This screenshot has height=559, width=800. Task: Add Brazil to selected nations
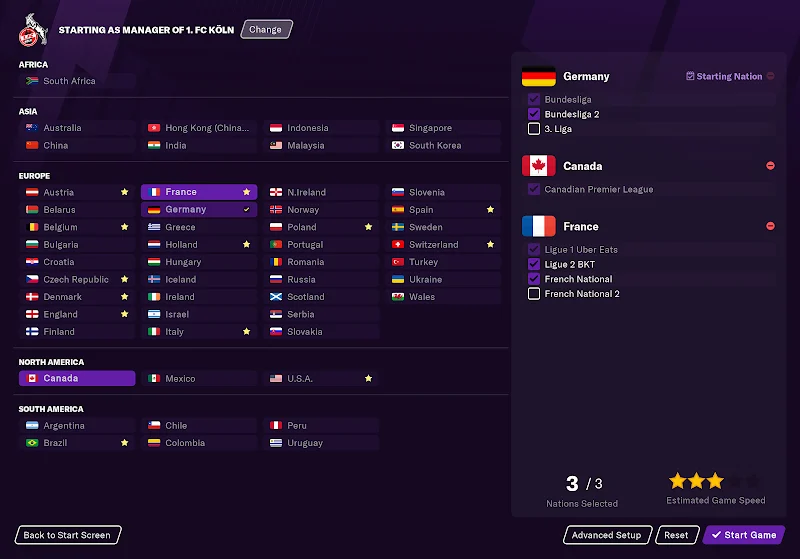[x=55, y=443]
